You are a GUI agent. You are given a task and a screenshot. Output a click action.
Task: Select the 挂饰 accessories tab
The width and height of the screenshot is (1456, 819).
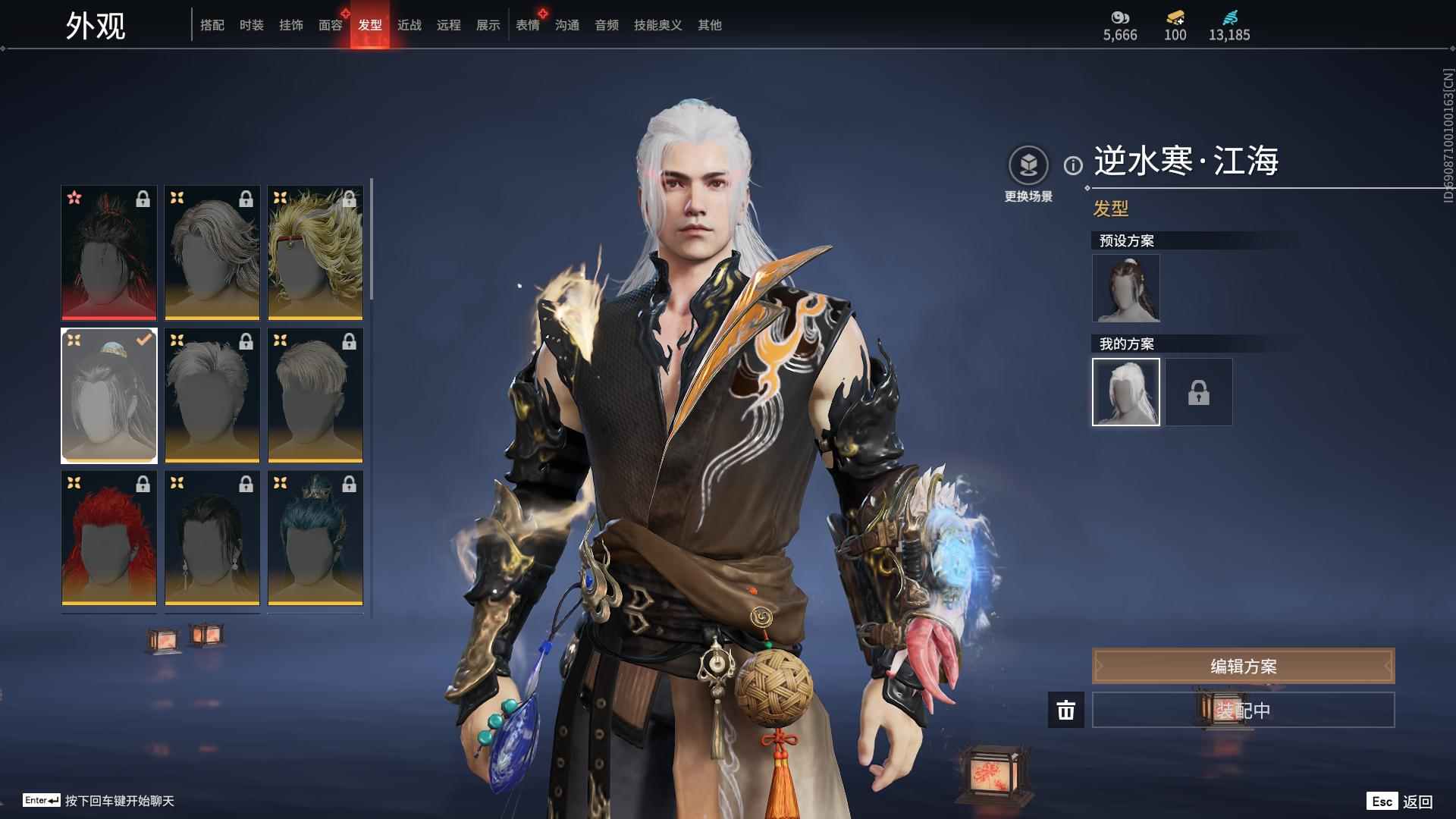tap(291, 25)
